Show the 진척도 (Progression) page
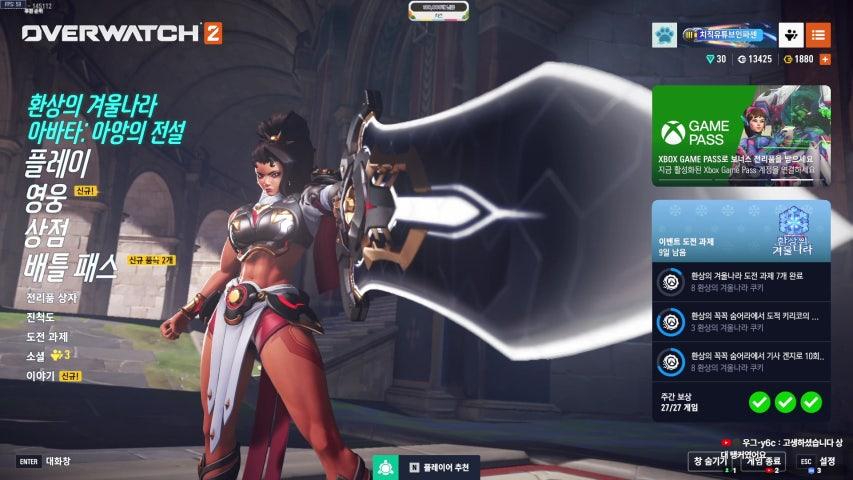 point(41,317)
